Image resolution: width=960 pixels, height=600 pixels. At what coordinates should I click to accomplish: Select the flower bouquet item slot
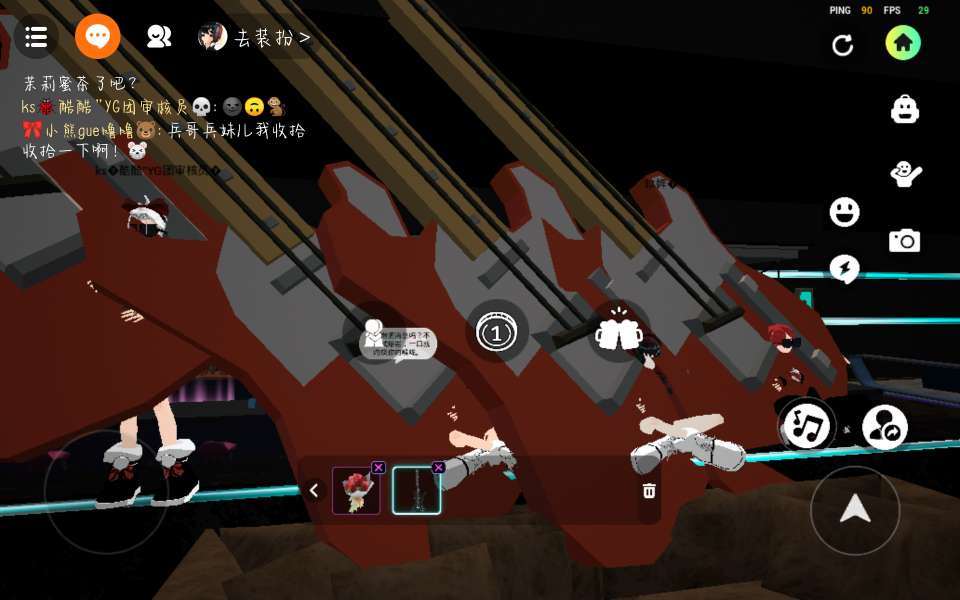(356, 491)
